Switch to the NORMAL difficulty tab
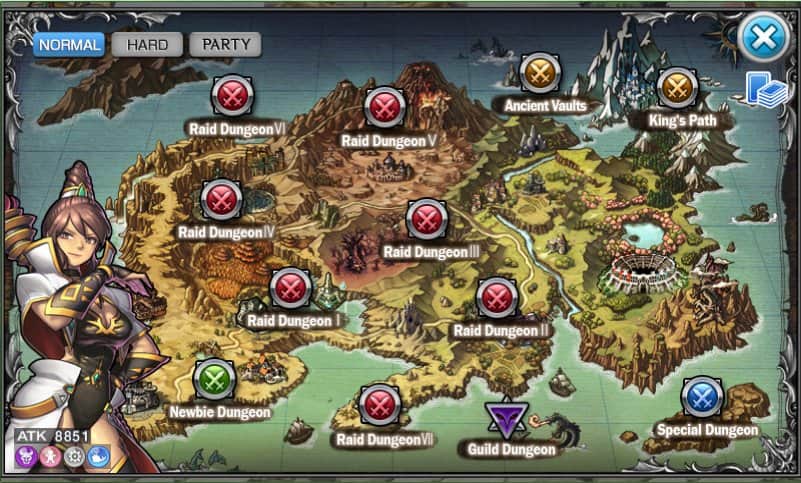801x483 pixels. 70,45
